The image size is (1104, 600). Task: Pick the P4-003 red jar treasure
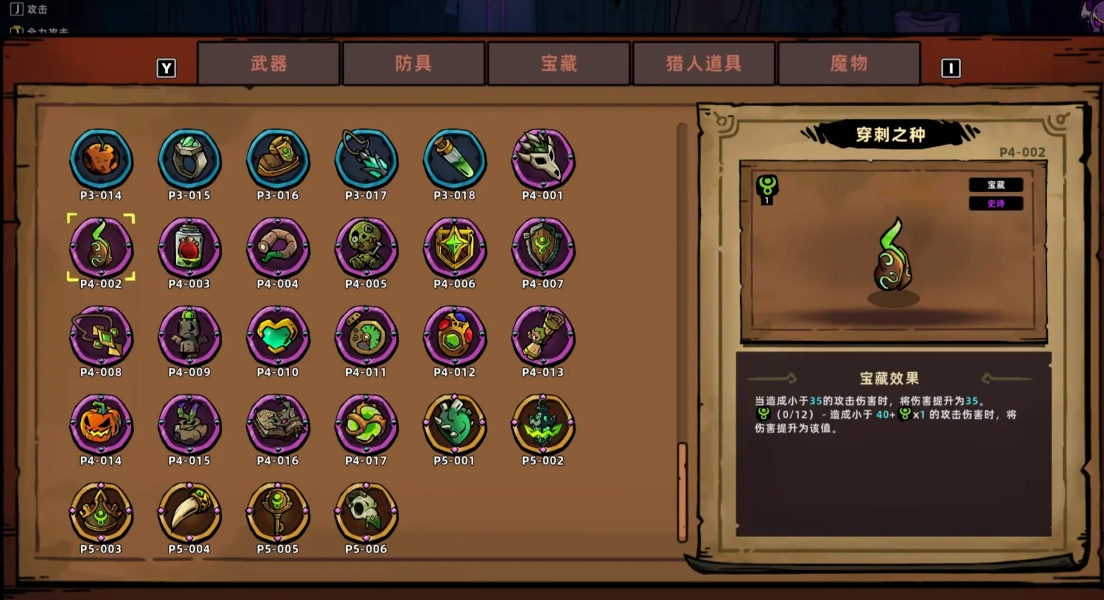click(x=189, y=247)
